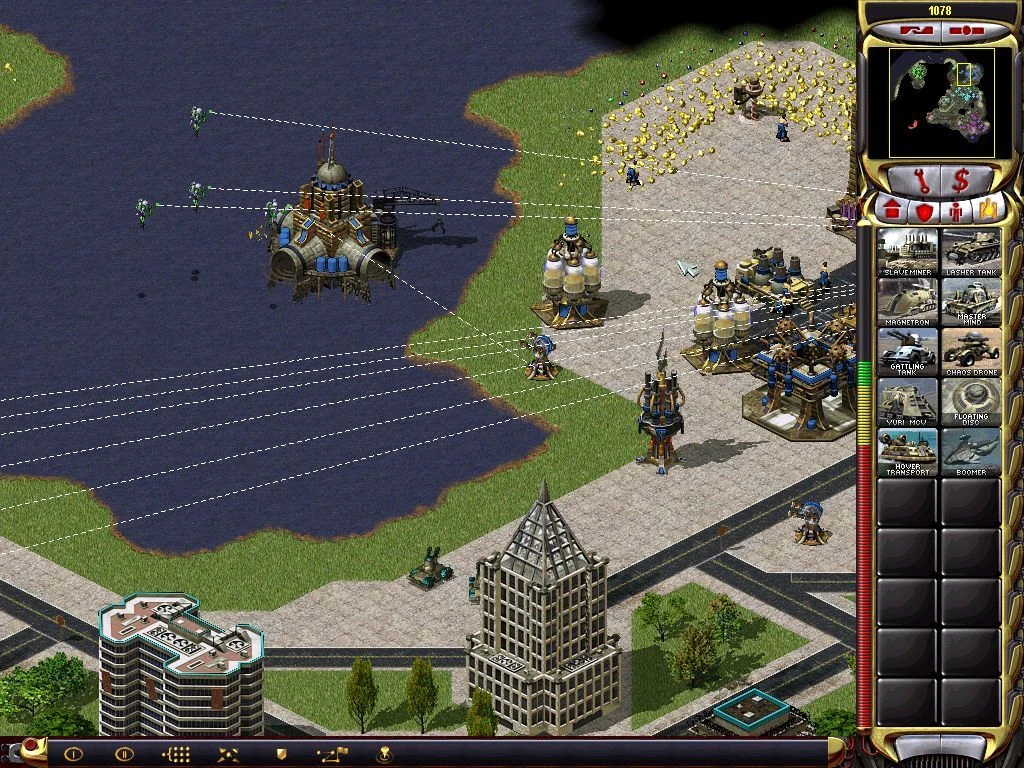Build a Boomer submarine
Viewport: 1024px width, 768px height.
pyautogui.click(x=970, y=453)
